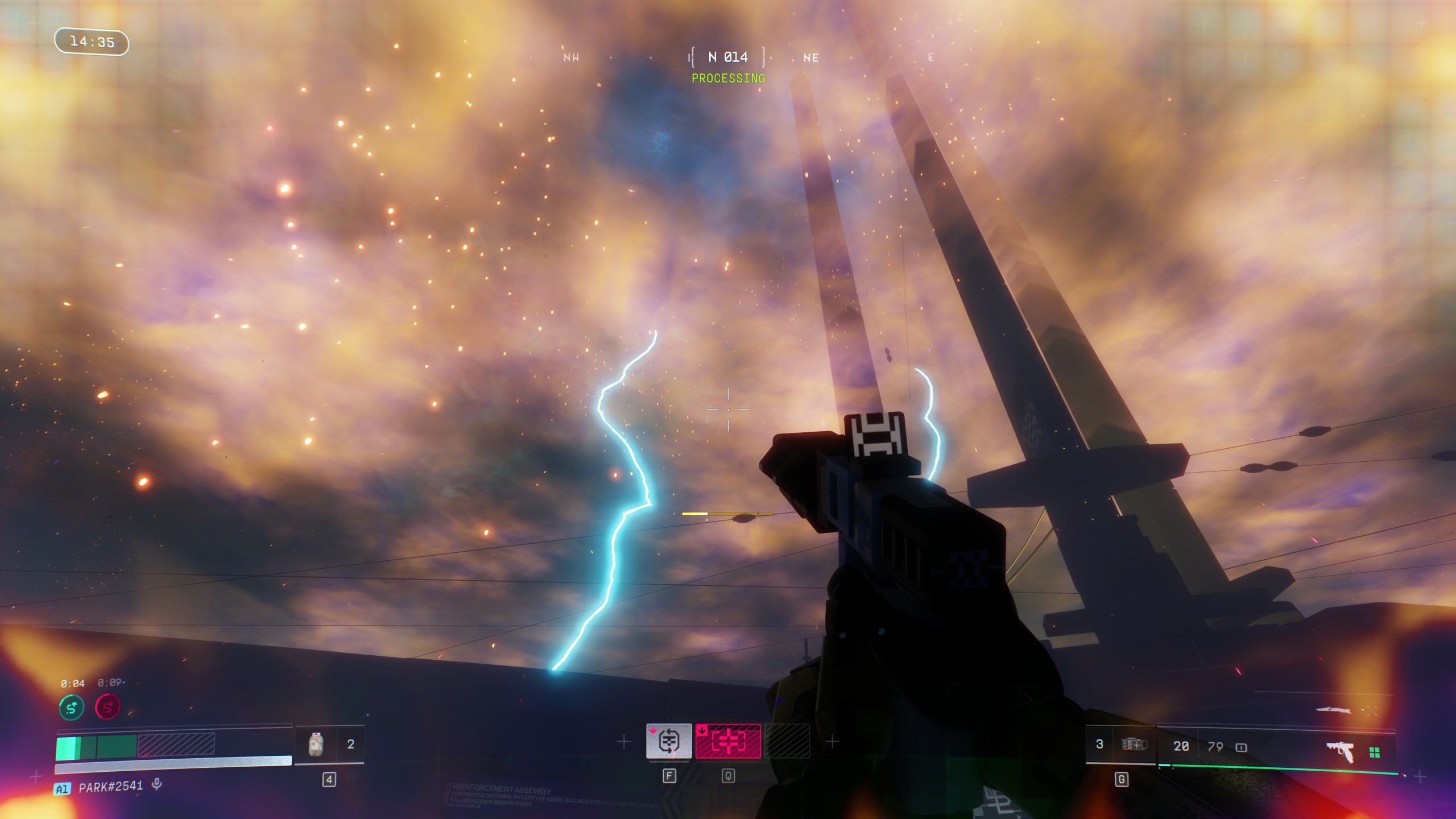
Task: Click the green status effect icon
Action: click(72, 708)
